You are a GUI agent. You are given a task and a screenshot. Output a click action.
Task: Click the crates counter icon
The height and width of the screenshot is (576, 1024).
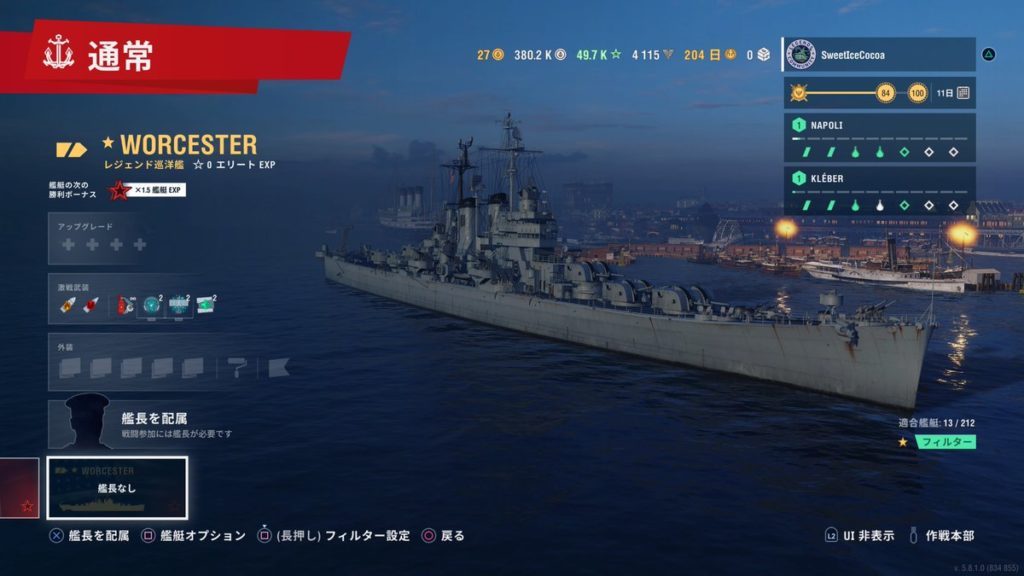758,55
